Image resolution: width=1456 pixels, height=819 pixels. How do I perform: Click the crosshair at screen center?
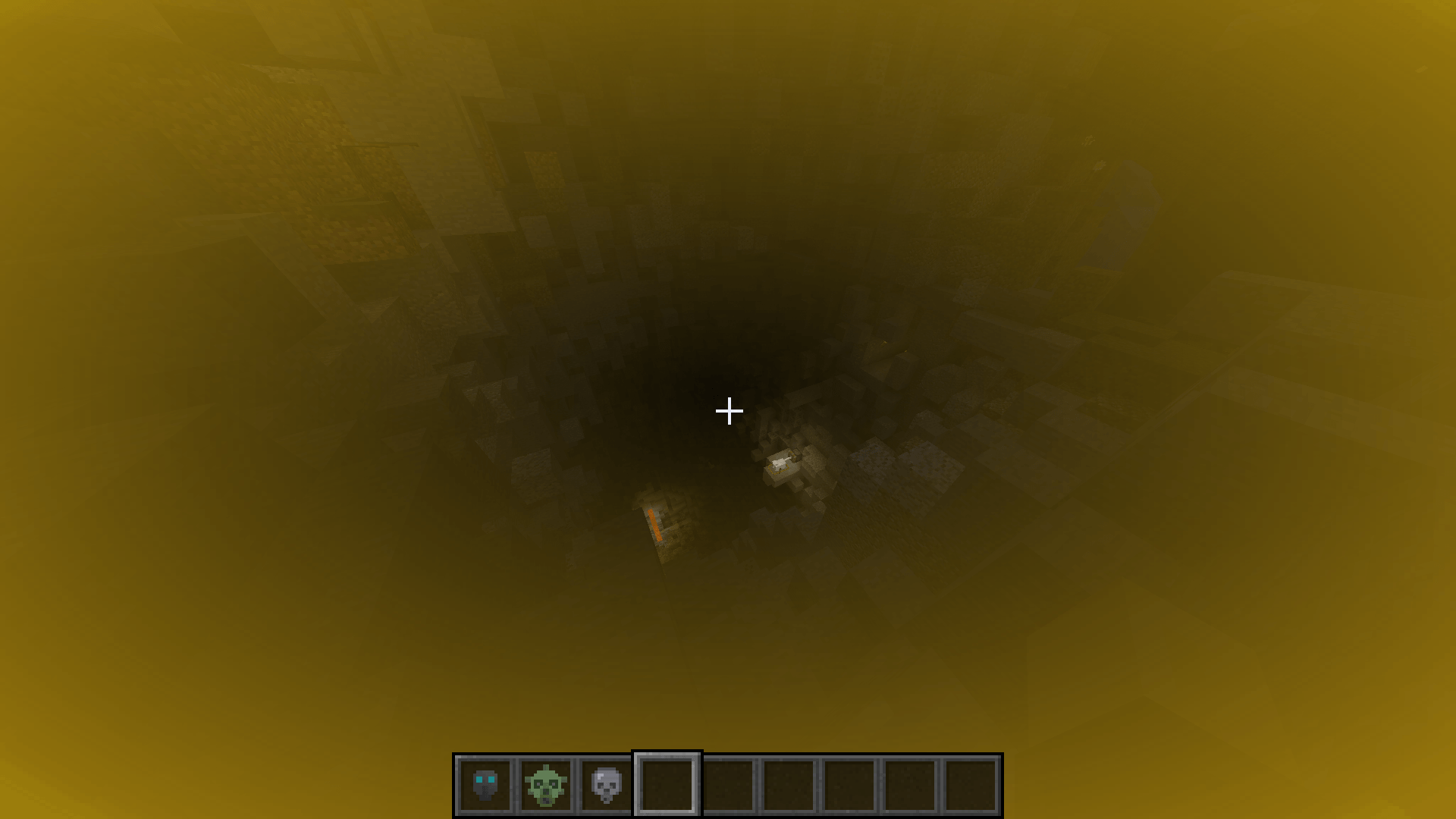pos(728,410)
